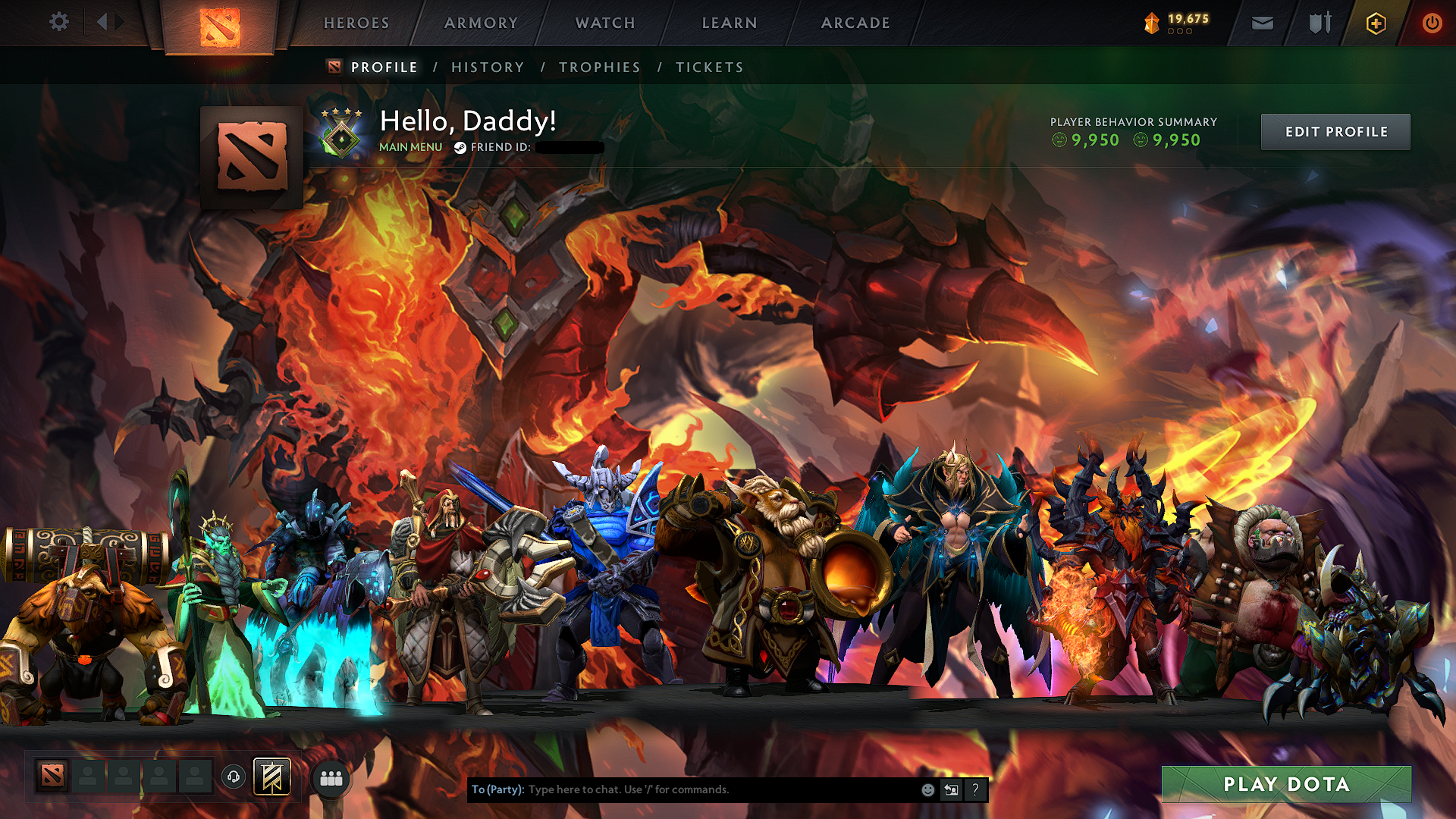Open the HEROES menu
This screenshot has width=1456, height=819.
[x=356, y=23]
